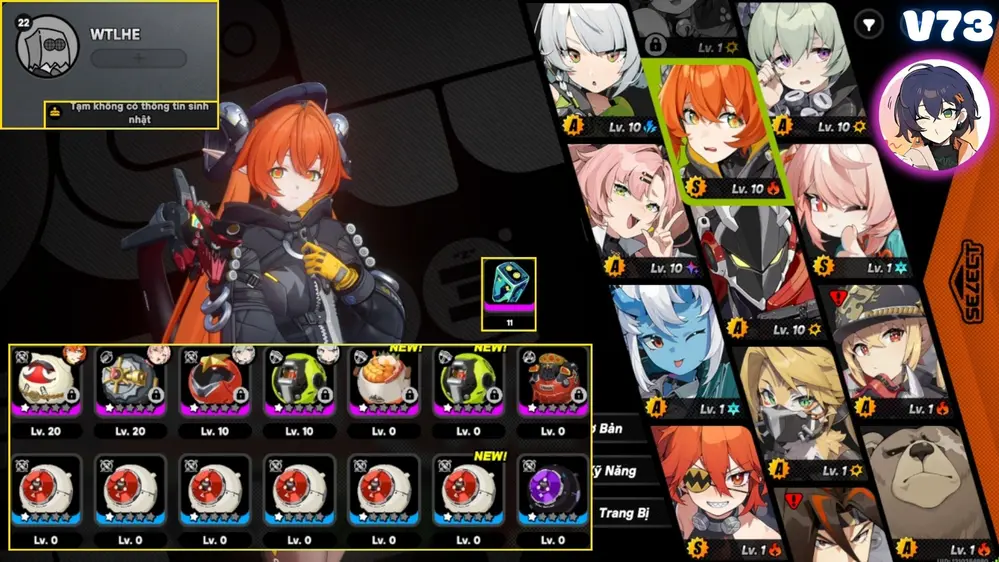Open the WTLHE player profile avatar
Screen dimensions: 999x562
(x=49, y=46)
